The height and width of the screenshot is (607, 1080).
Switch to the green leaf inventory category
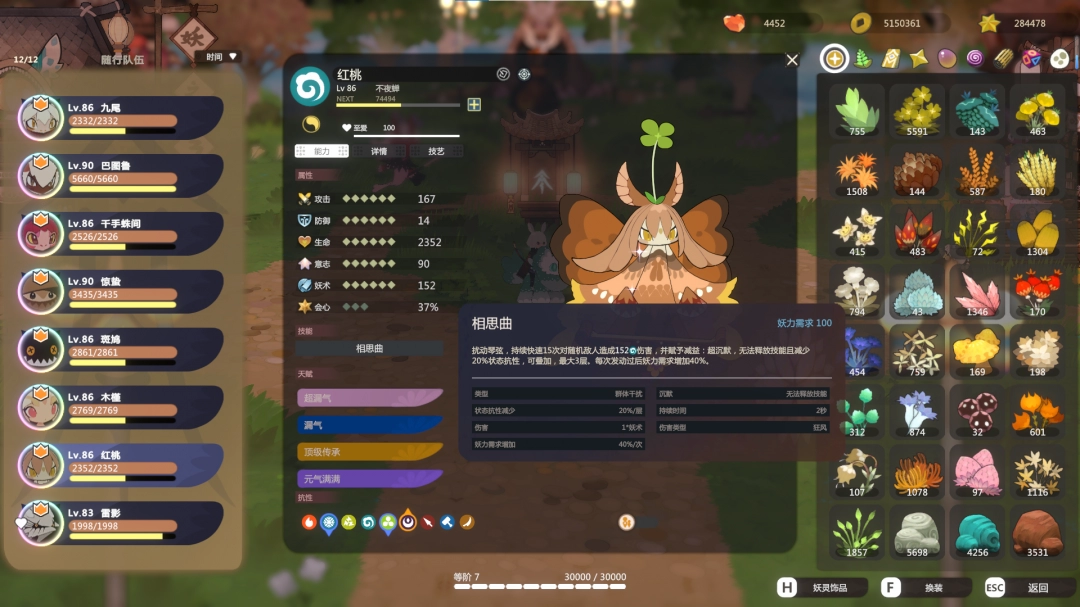(x=863, y=59)
